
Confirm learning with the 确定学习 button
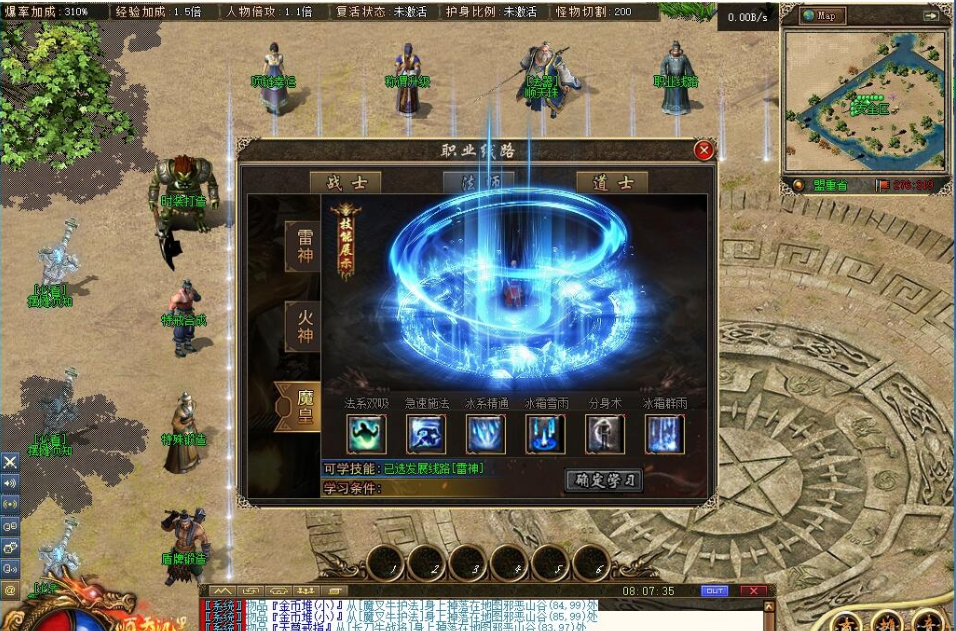(x=603, y=480)
